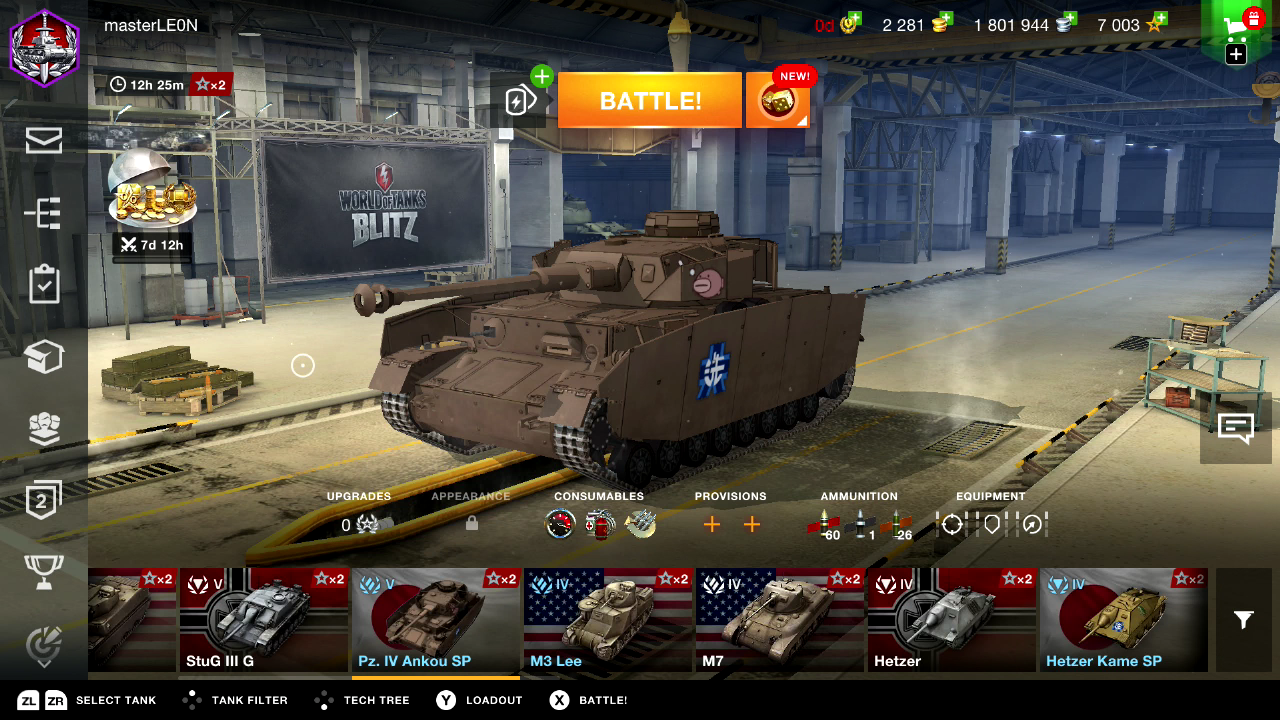Screen dimensions: 1280x720
Task: Select the Hetzer Kame SP tank
Action: 1124,620
